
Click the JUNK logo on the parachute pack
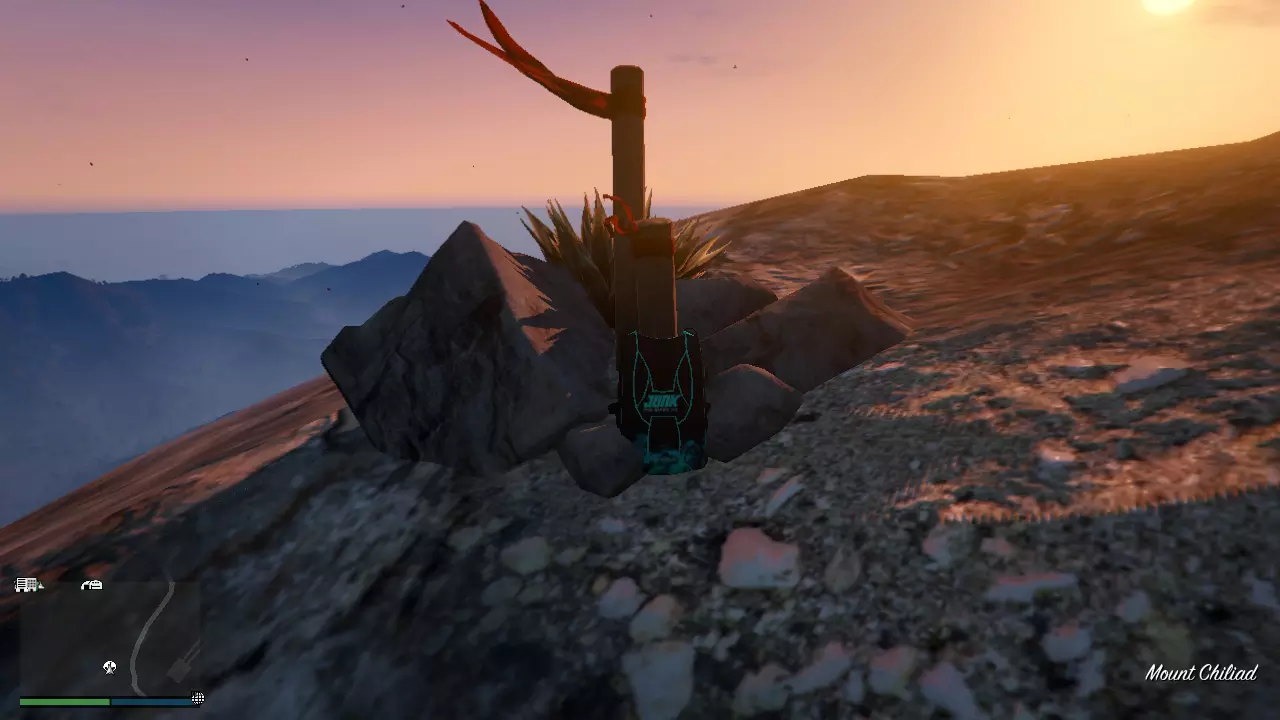click(664, 400)
